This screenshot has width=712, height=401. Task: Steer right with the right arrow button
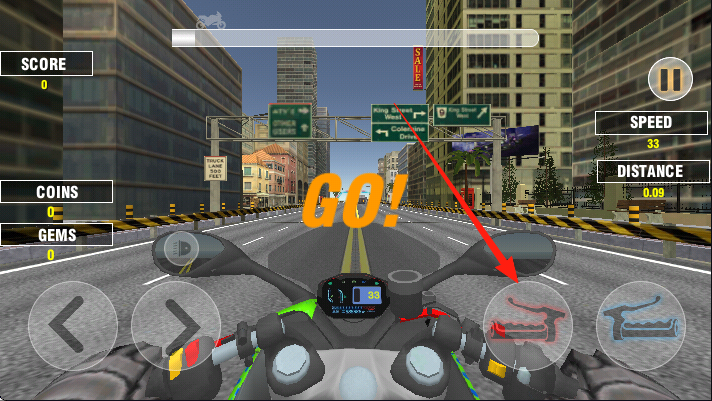click(175, 324)
